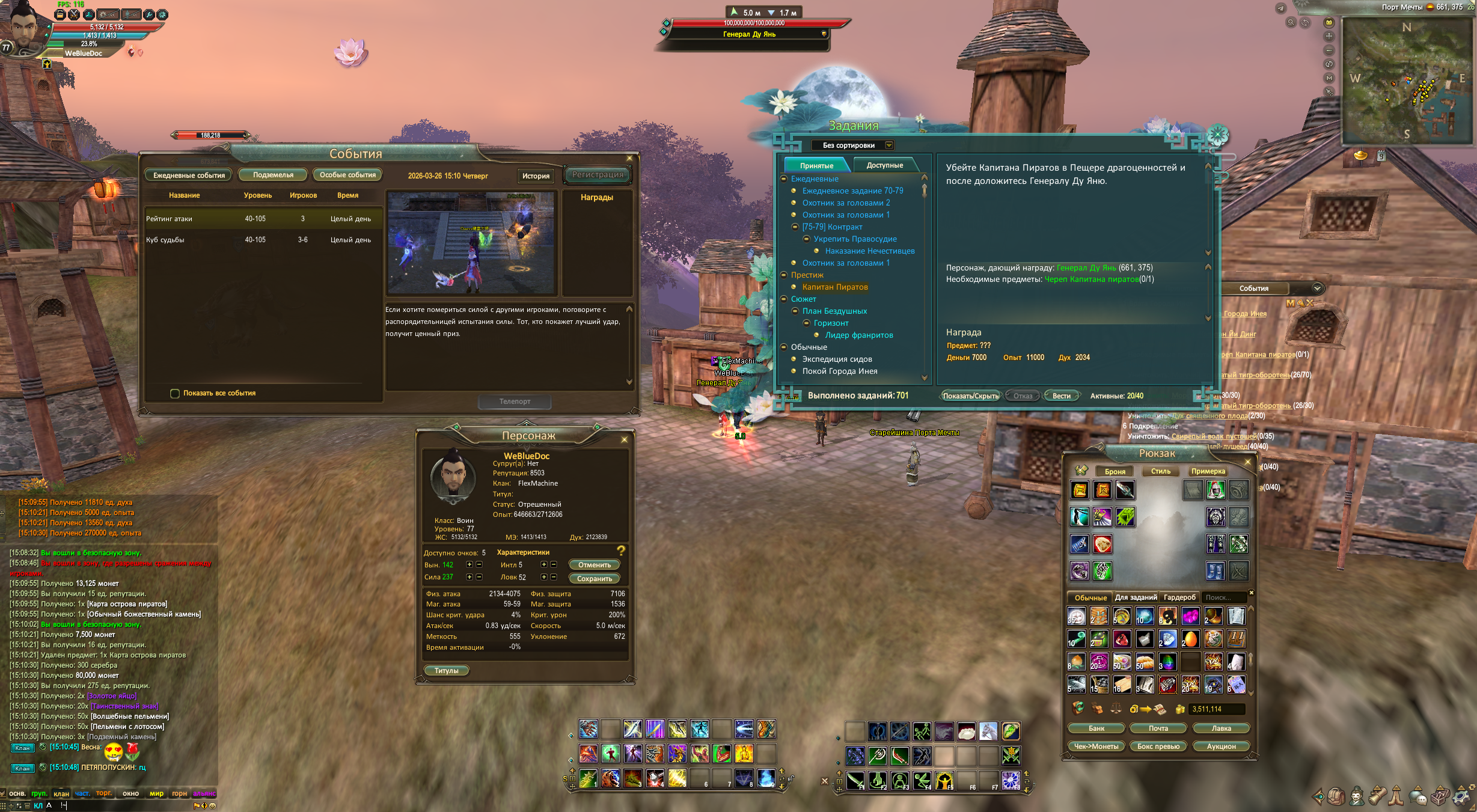Open the Аукцион auction house
1477x812 pixels.
click(1221, 746)
